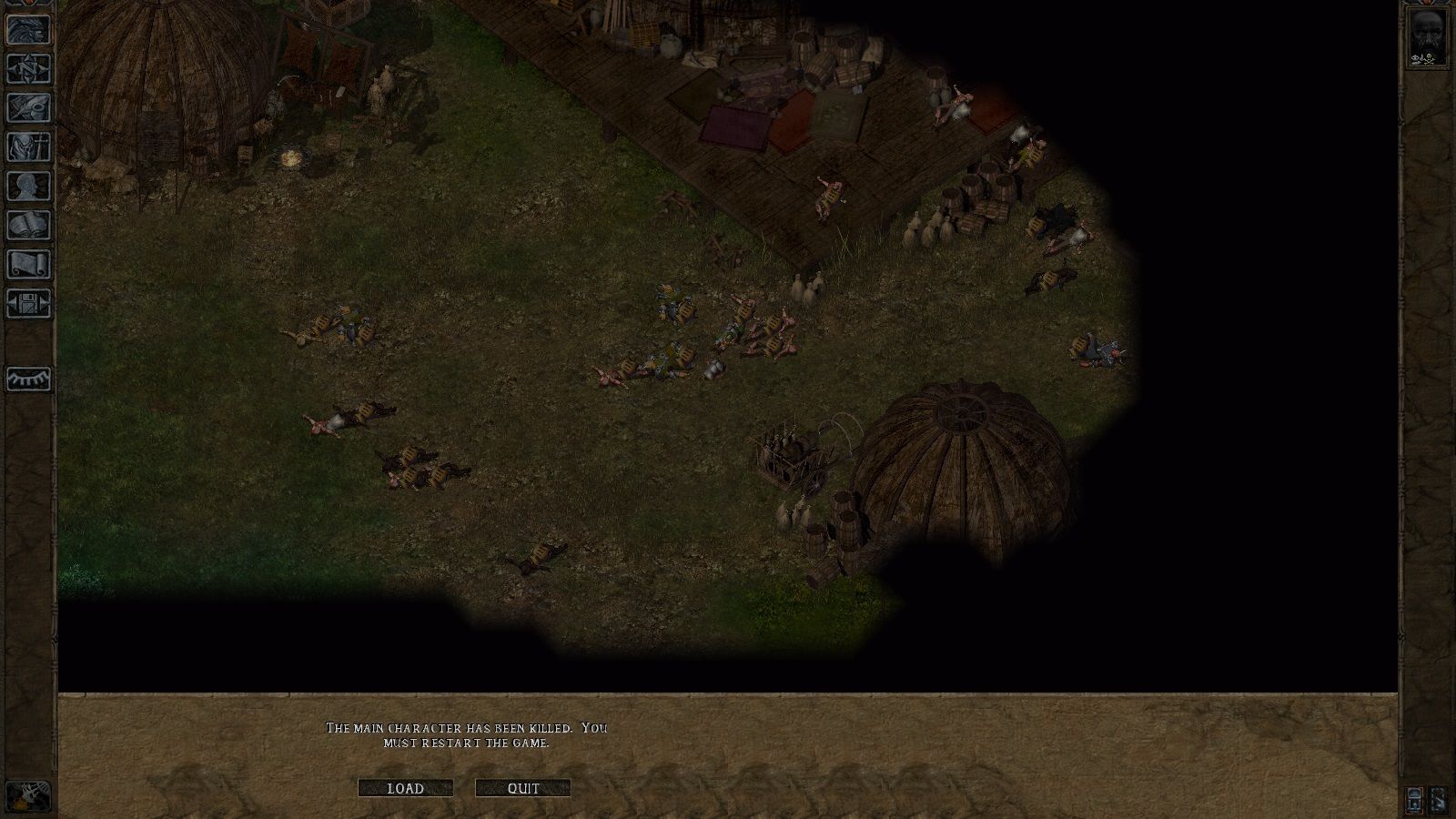This screenshot has width=1456, height=819.
Task: Click the highlighted dialog-size button bottom right
Action: [x=1414, y=801]
